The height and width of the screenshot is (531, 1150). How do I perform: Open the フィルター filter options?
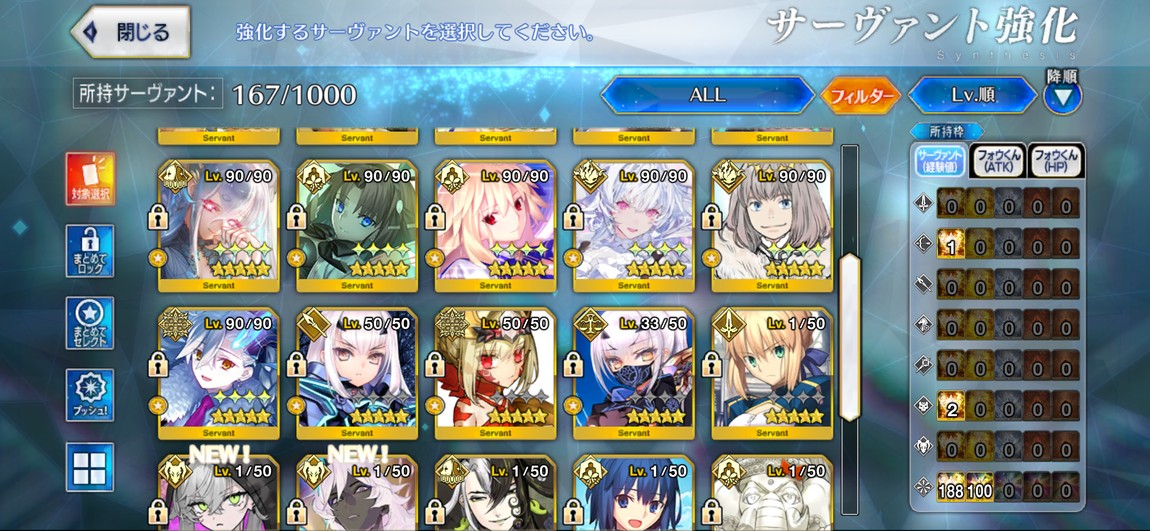pos(861,96)
